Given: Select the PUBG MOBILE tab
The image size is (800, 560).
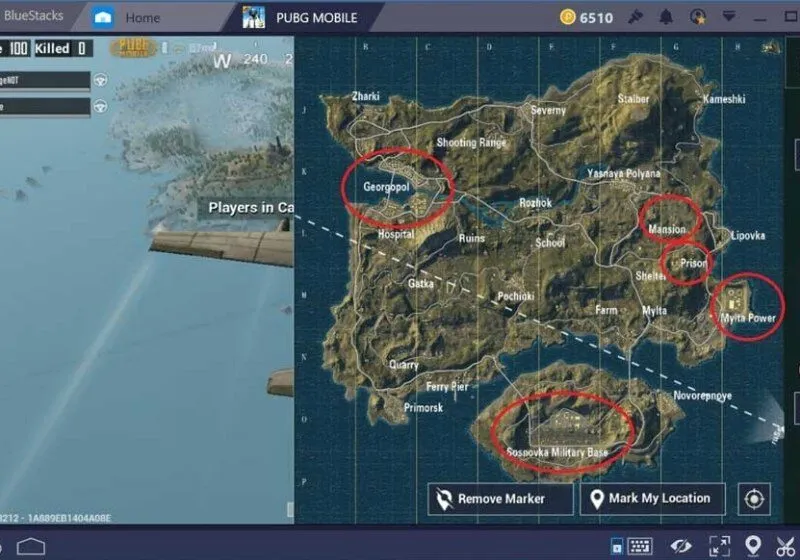Looking at the screenshot, I should point(311,17).
